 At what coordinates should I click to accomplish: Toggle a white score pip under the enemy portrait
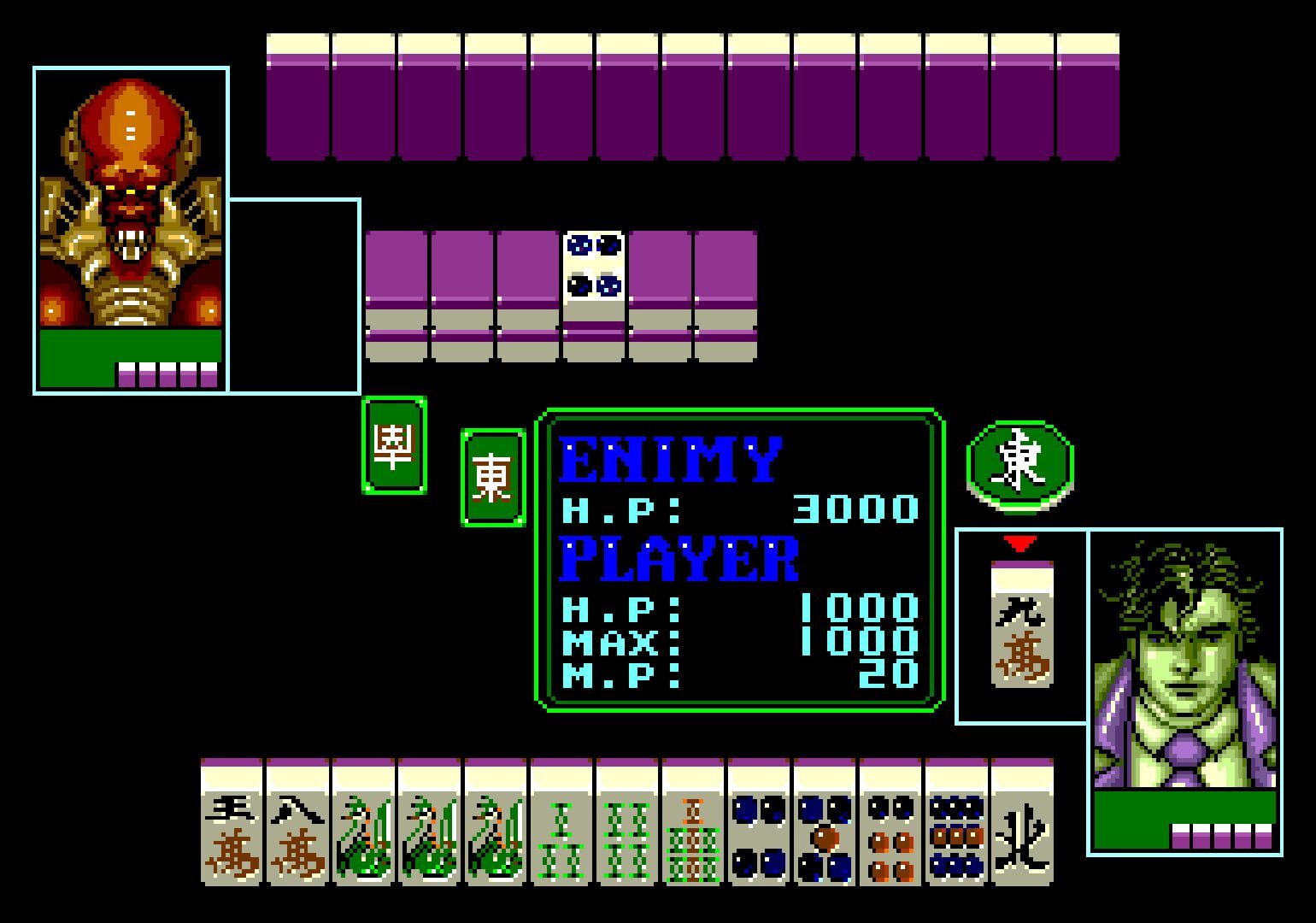(150, 373)
